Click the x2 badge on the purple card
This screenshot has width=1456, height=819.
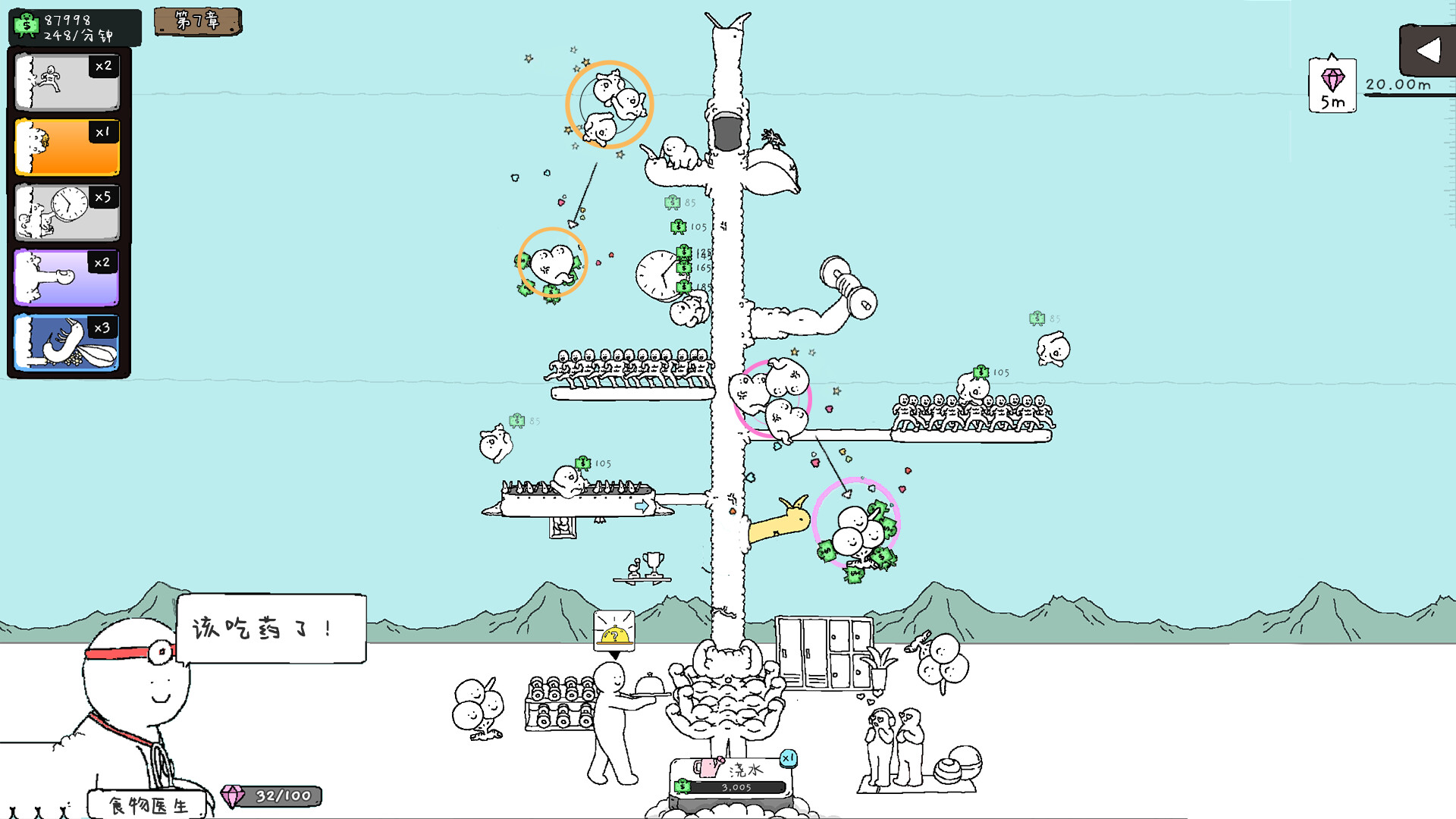pos(104,262)
